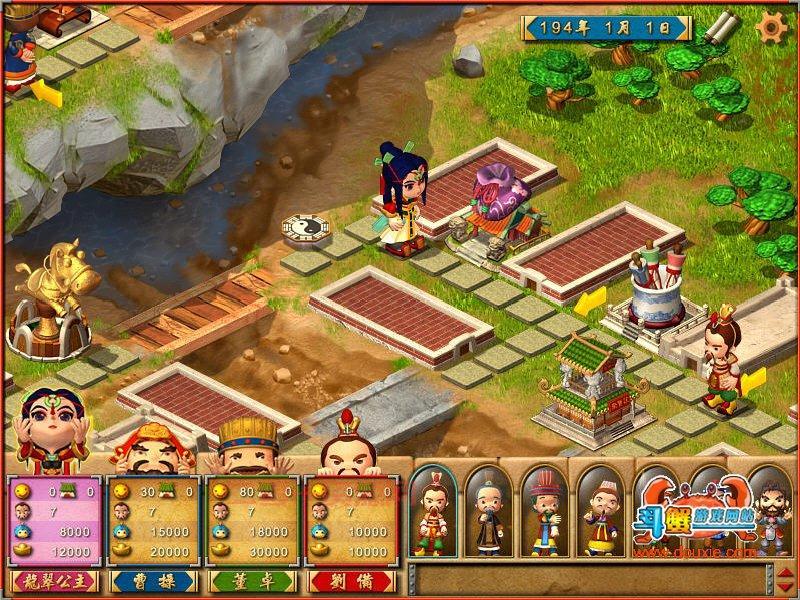Choose the red-armored general portrait card

(x=433, y=511)
